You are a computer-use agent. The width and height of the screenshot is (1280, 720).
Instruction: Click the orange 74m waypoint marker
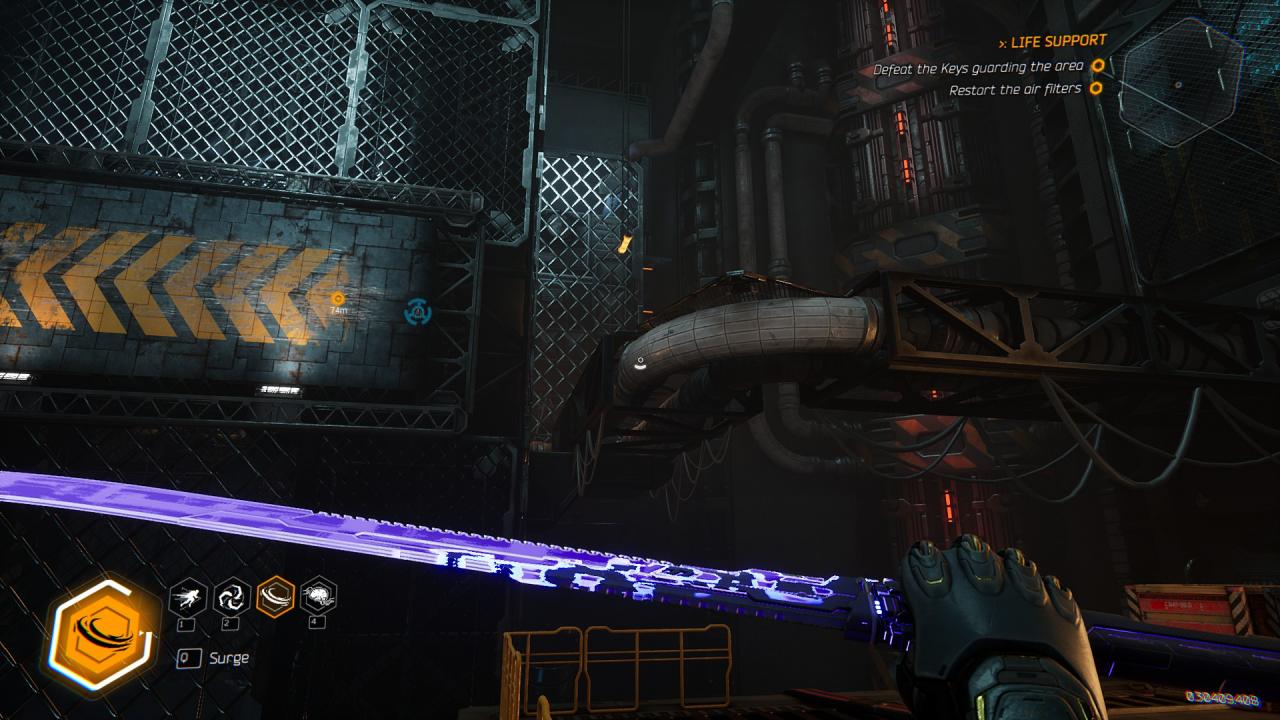pyautogui.click(x=338, y=299)
